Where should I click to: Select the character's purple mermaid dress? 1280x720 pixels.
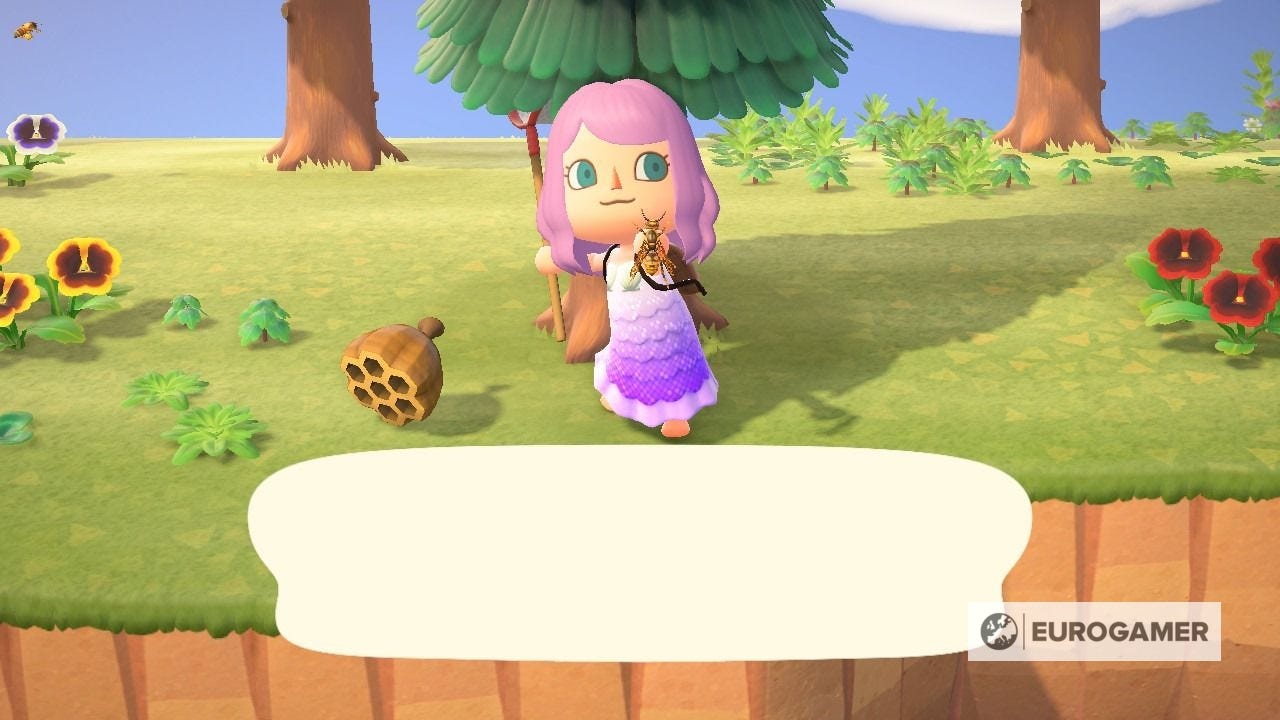click(x=650, y=360)
